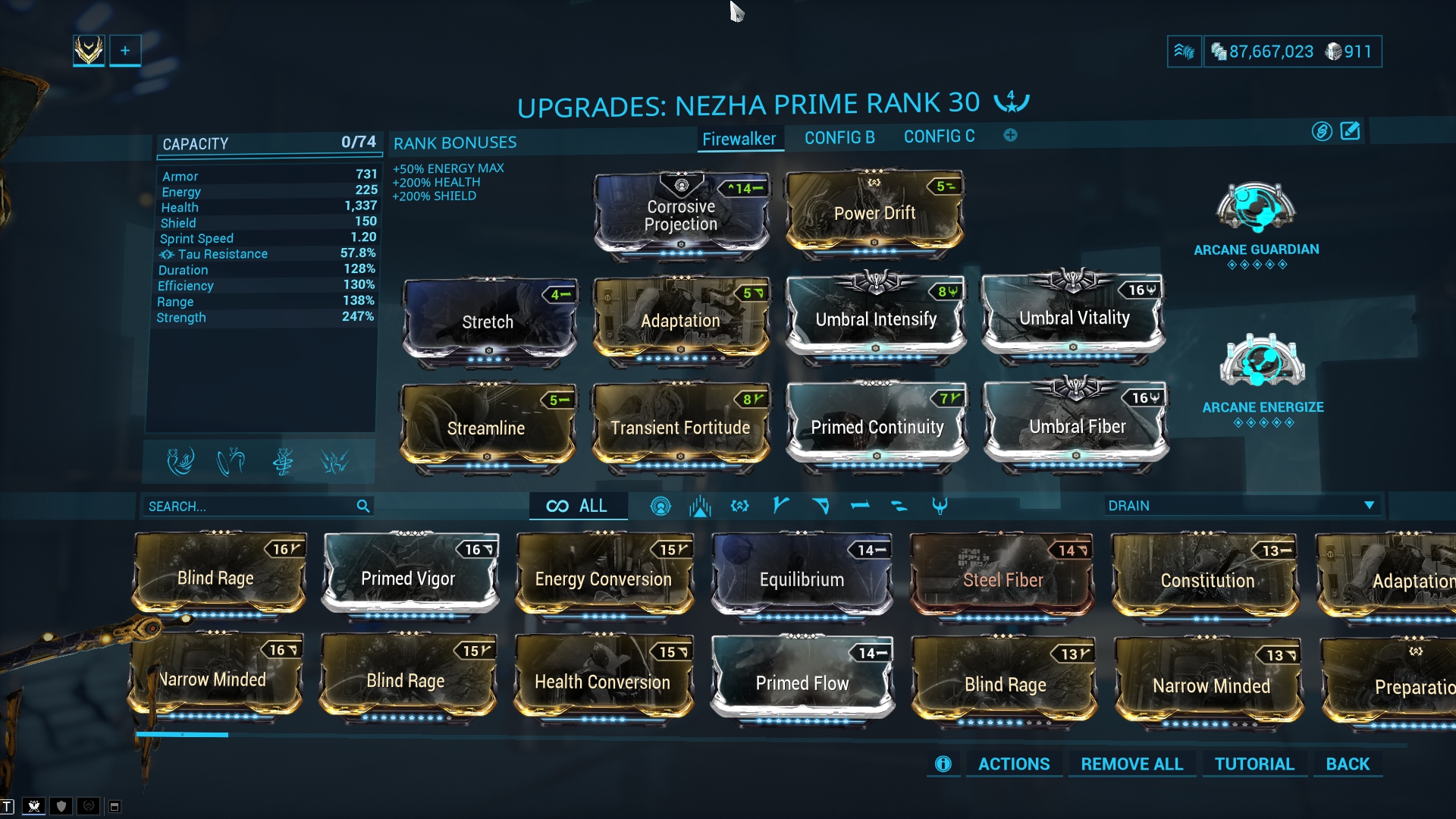Select the equipped Umbral Intensify mod
The height and width of the screenshot is (819, 1456).
click(x=876, y=319)
